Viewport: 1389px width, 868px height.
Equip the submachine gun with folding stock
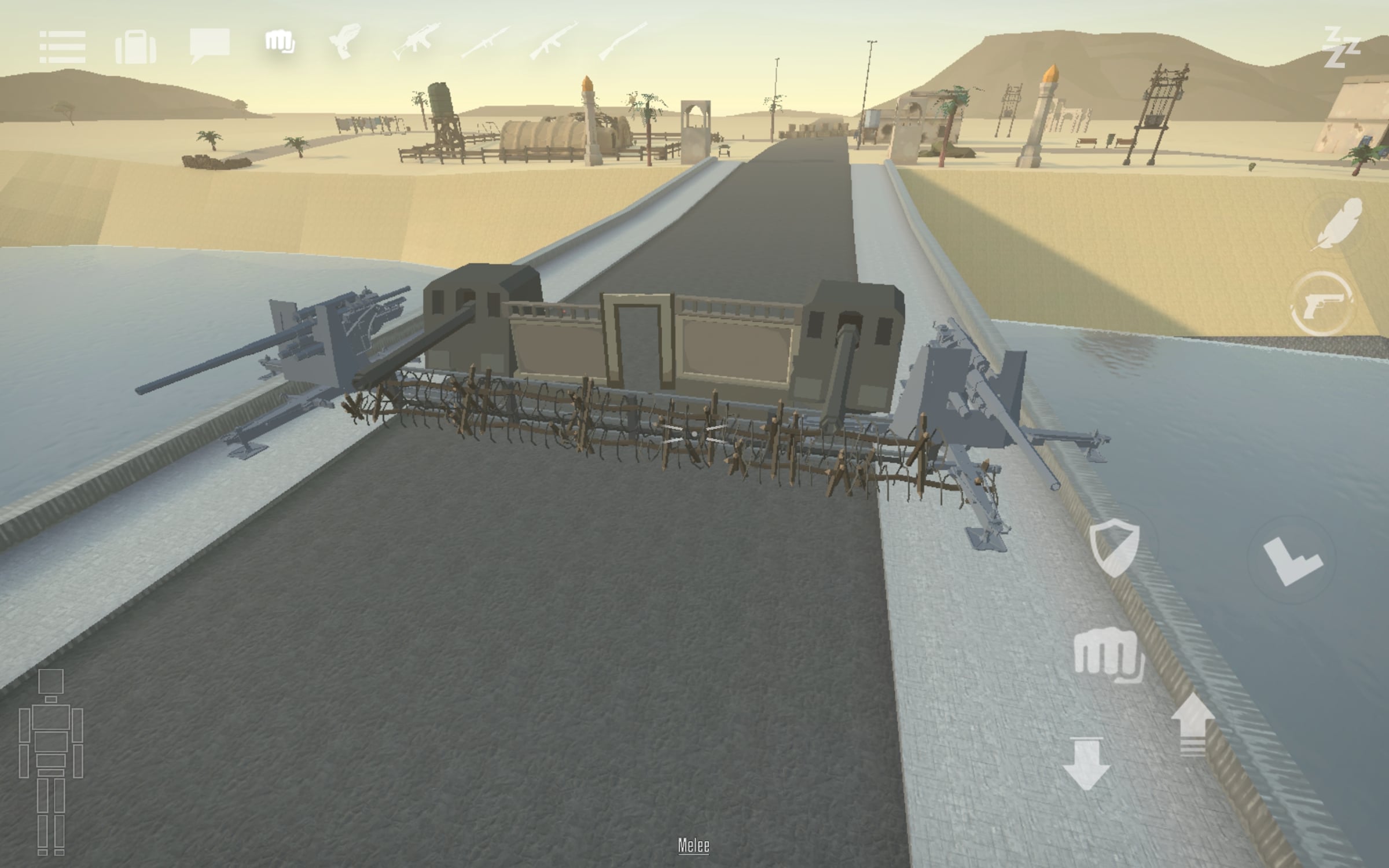coord(416,41)
